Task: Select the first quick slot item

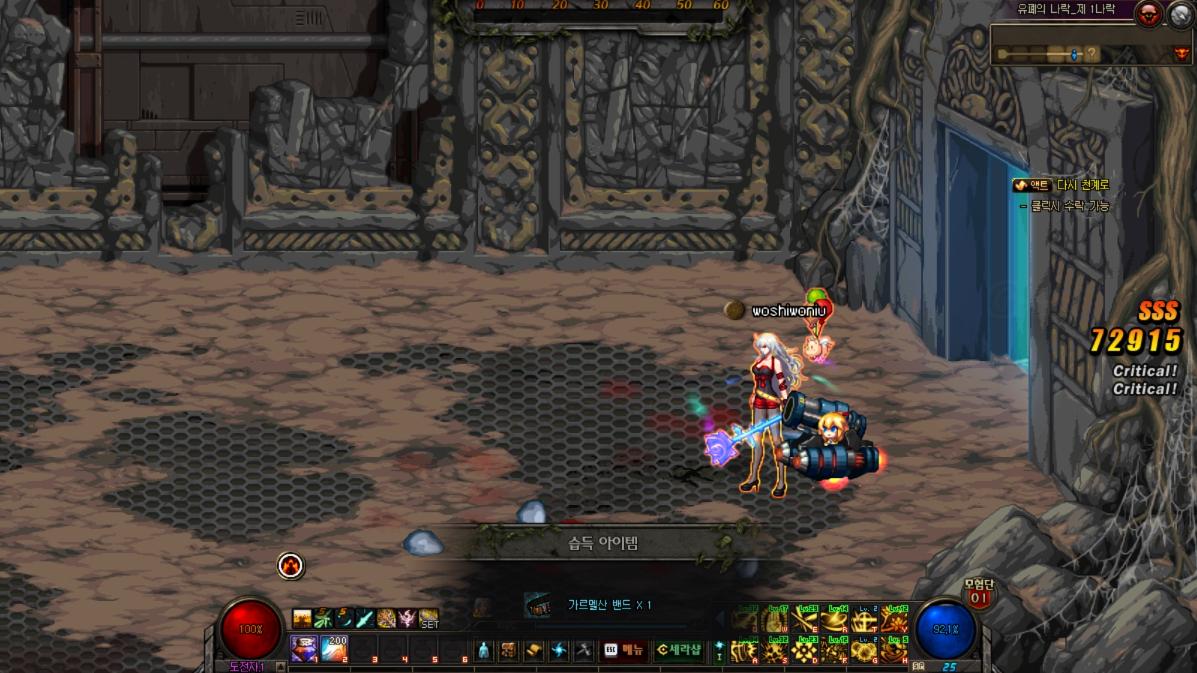Action: (304, 648)
